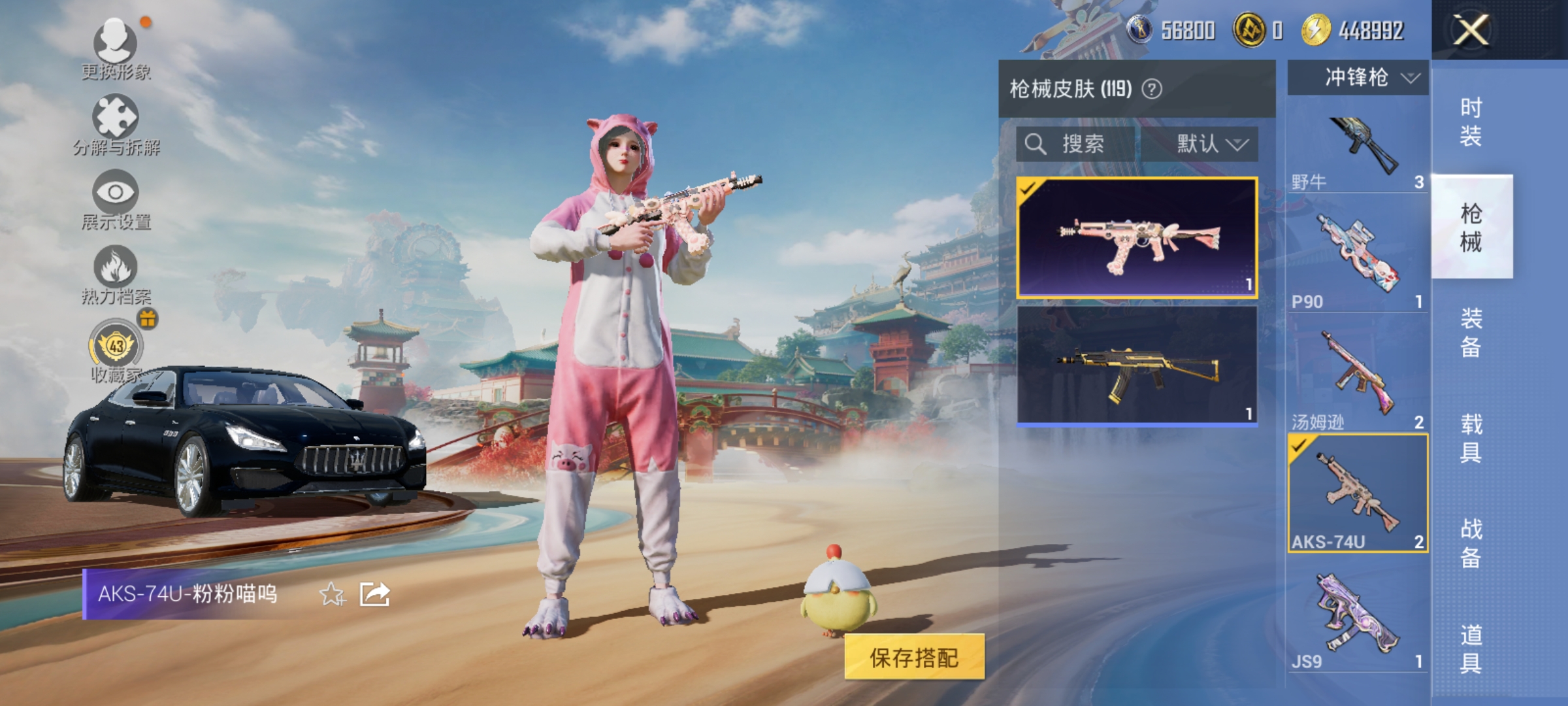Viewport: 1568px width, 706px height.
Task: Expand the 默认 sort order dropdown
Action: coord(1205,145)
